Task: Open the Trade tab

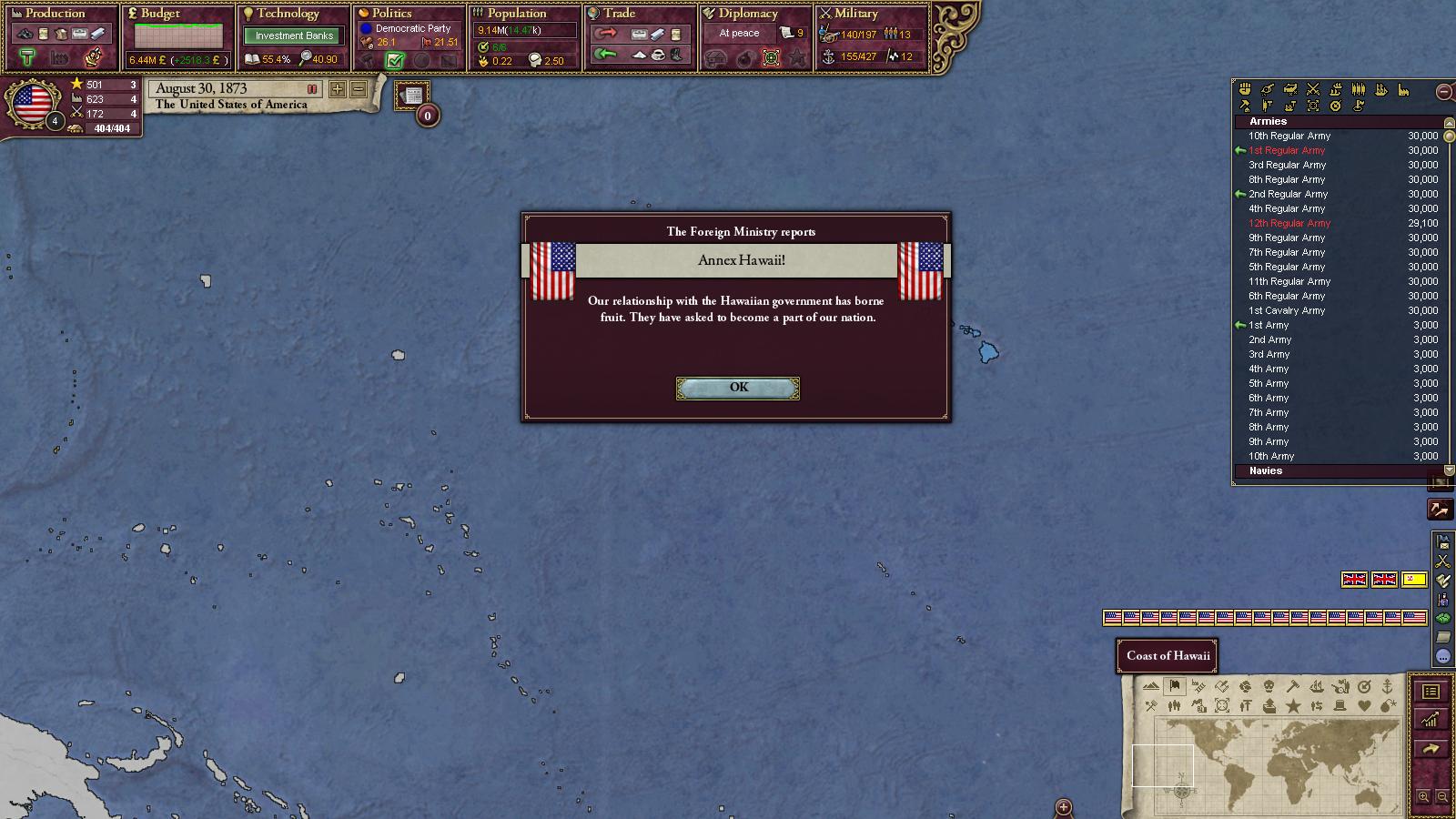Action: (x=619, y=14)
